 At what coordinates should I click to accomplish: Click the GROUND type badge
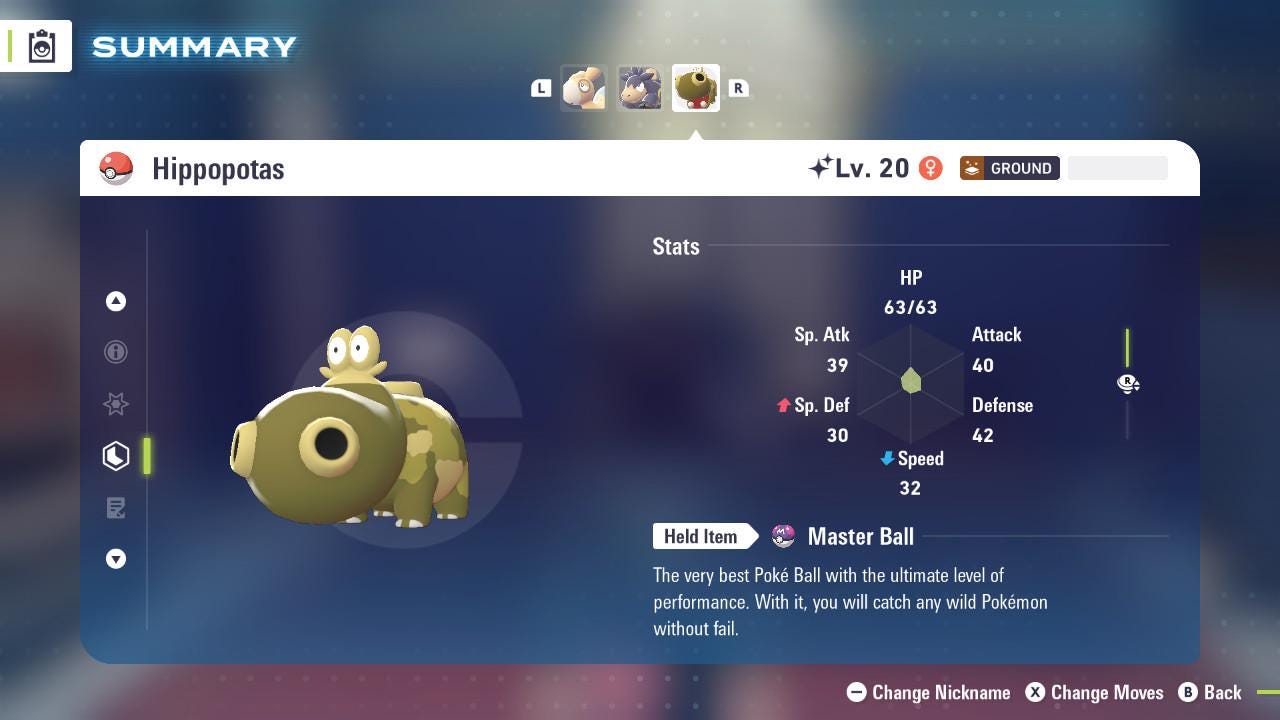pyautogui.click(x=1010, y=168)
